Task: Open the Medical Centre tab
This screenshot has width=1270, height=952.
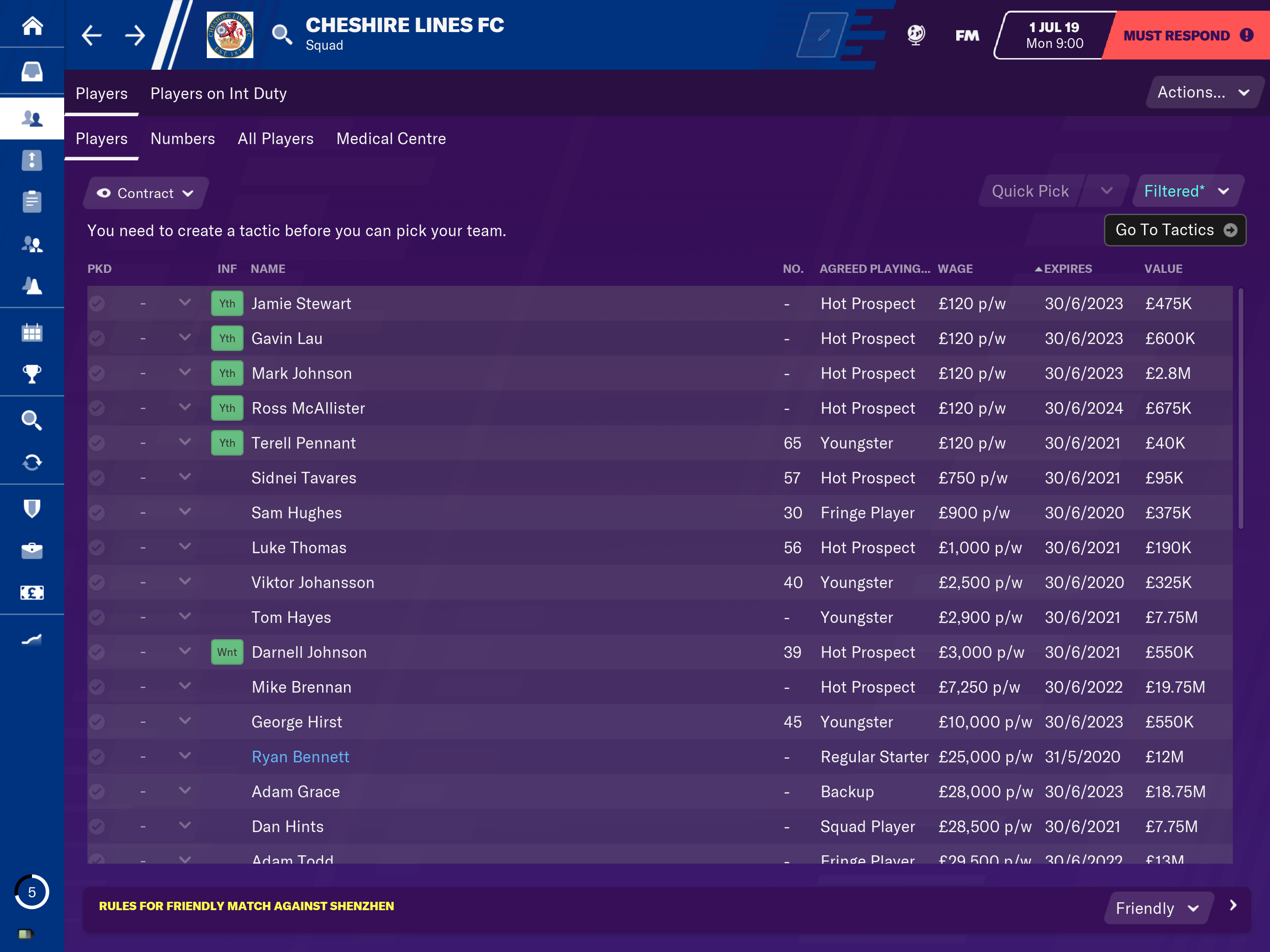Action: tap(391, 139)
